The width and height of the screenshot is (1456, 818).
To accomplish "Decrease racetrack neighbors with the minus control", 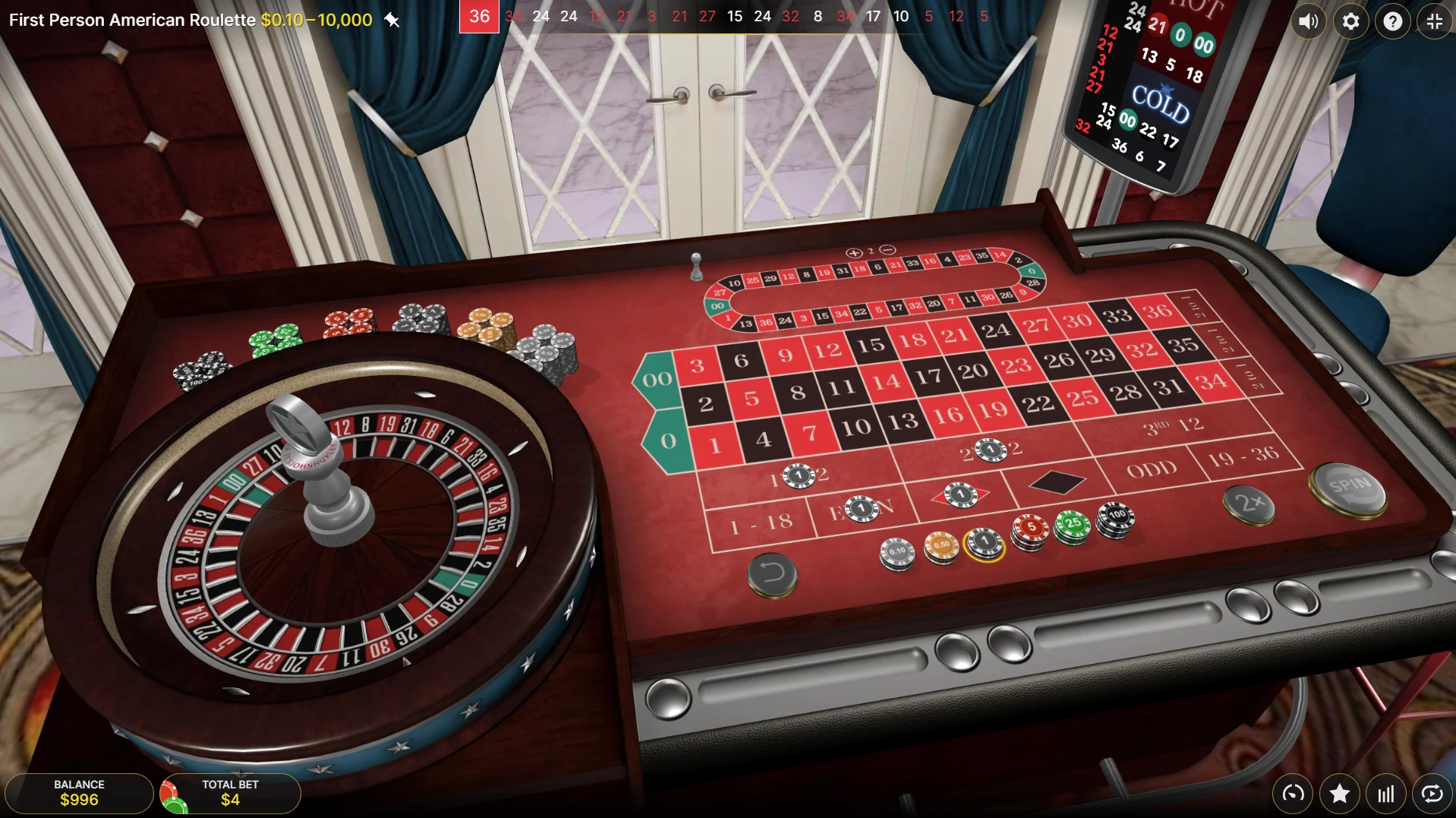I will [x=888, y=249].
